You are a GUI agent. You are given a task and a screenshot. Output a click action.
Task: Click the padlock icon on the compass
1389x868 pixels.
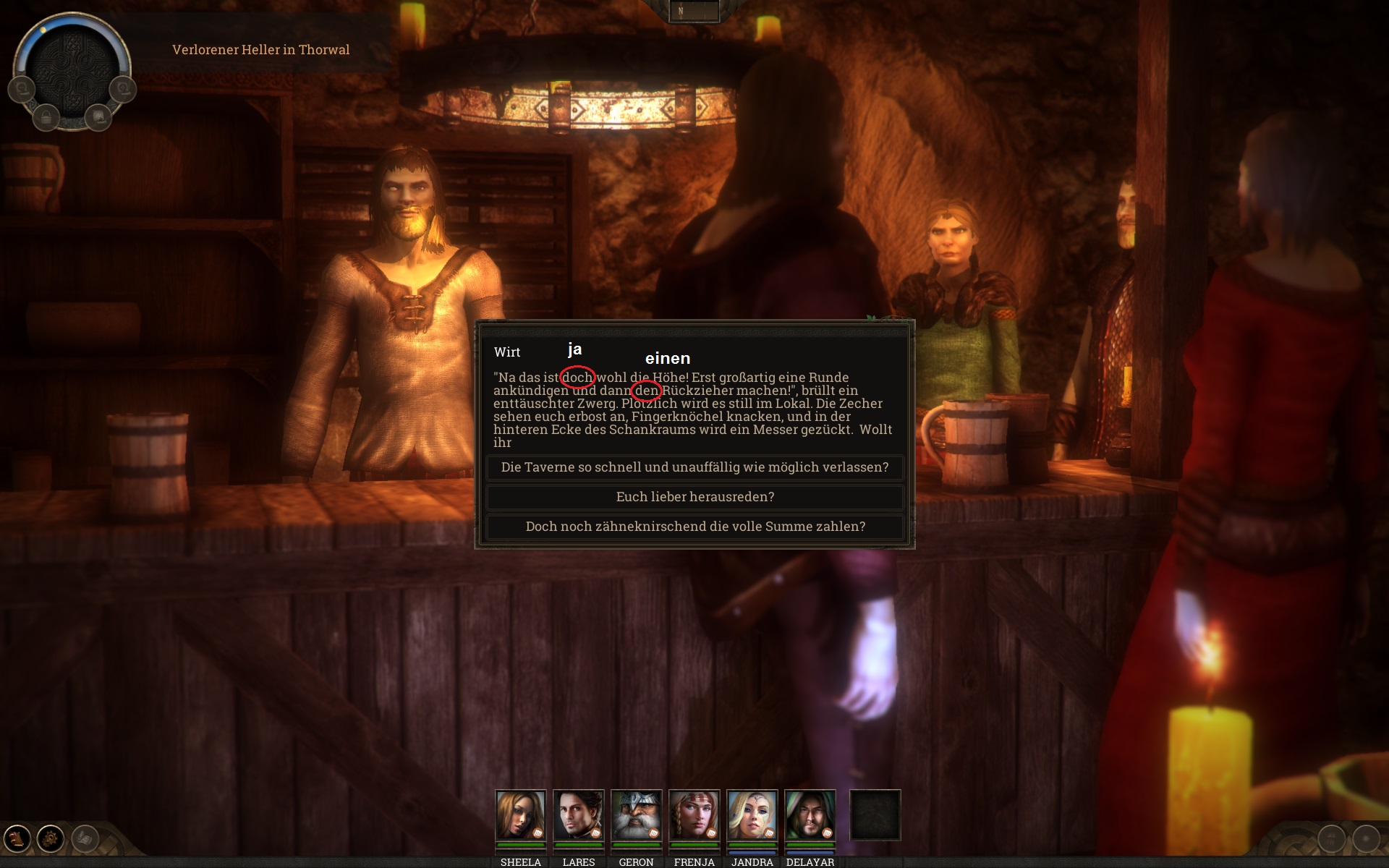(x=46, y=116)
